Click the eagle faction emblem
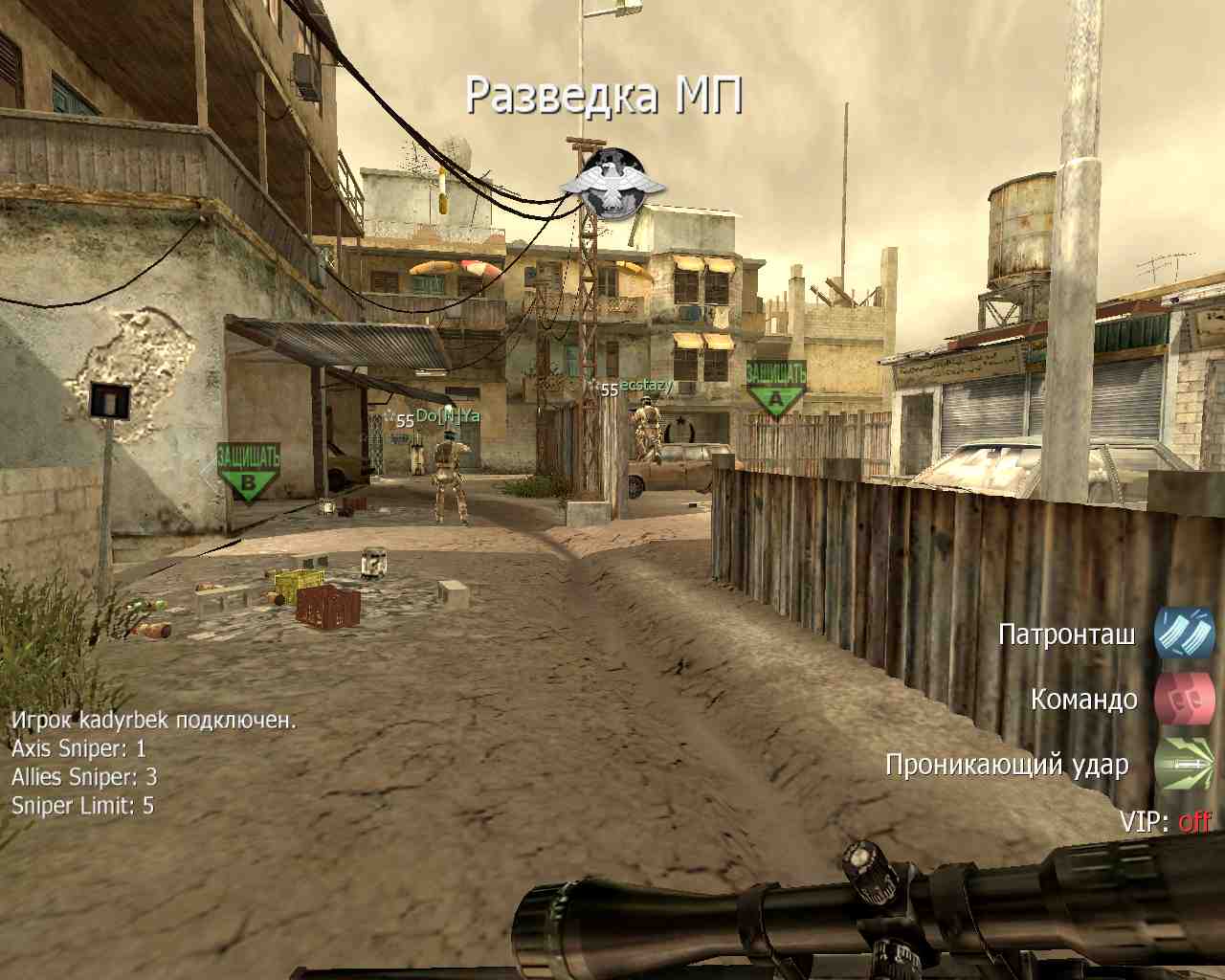 point(612,184)
